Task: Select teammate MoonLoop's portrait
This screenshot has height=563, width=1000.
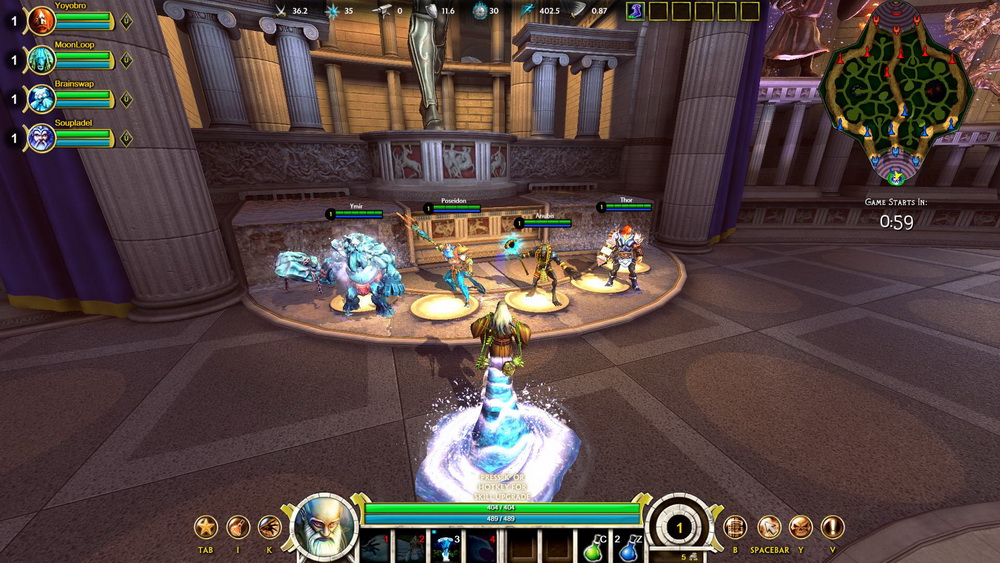Action: pyautogui.click(x=41, y=60)
